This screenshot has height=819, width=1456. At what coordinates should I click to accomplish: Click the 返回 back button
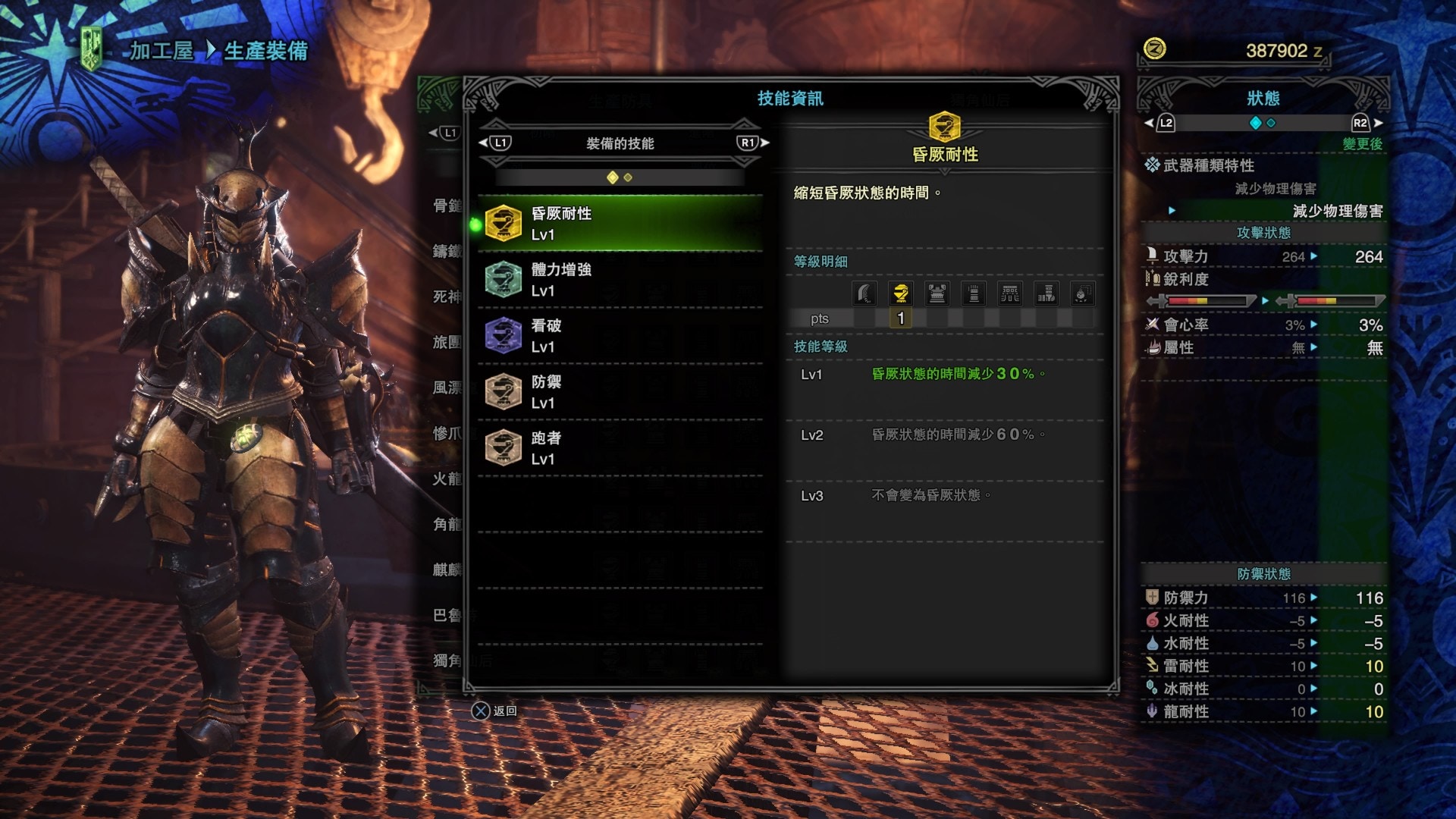(494, 711)
